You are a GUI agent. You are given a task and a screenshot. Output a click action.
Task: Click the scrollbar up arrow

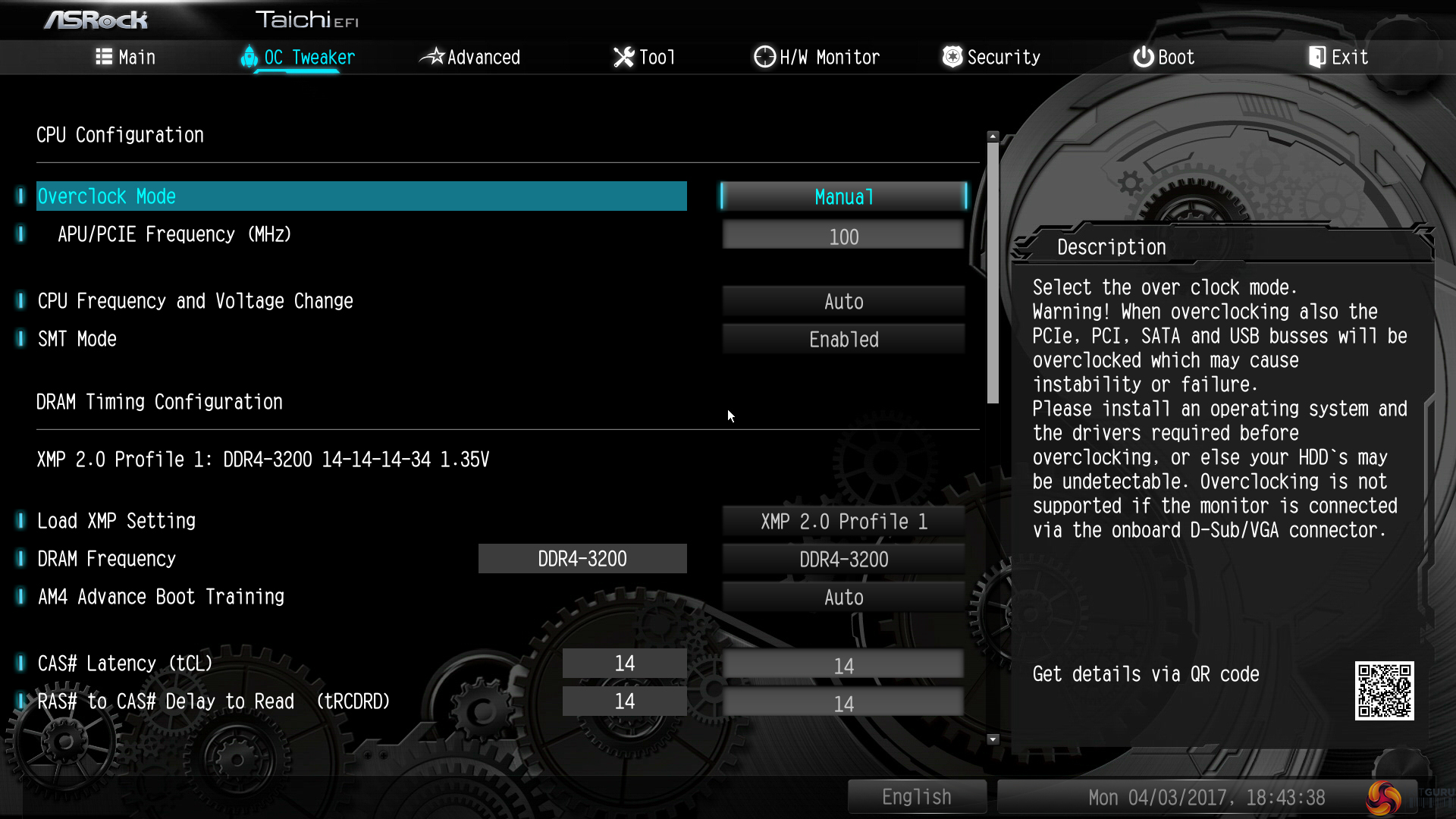tap(993, 136)
